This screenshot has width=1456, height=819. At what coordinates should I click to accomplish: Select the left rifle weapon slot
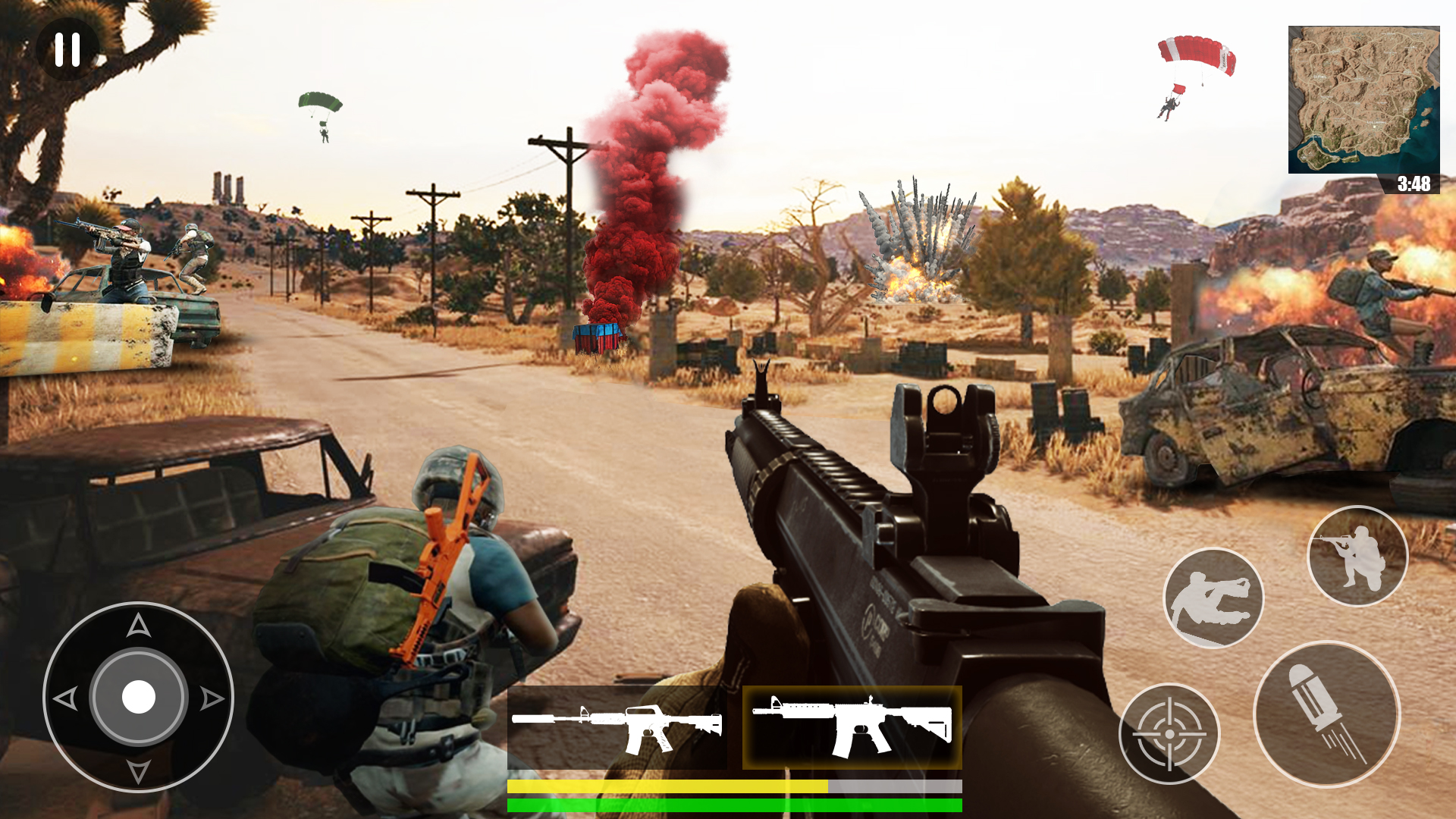617,728
